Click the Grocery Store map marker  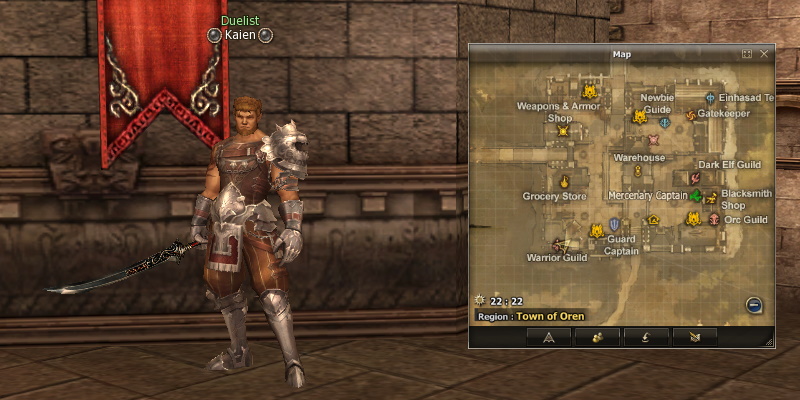[x=564, y=182]
